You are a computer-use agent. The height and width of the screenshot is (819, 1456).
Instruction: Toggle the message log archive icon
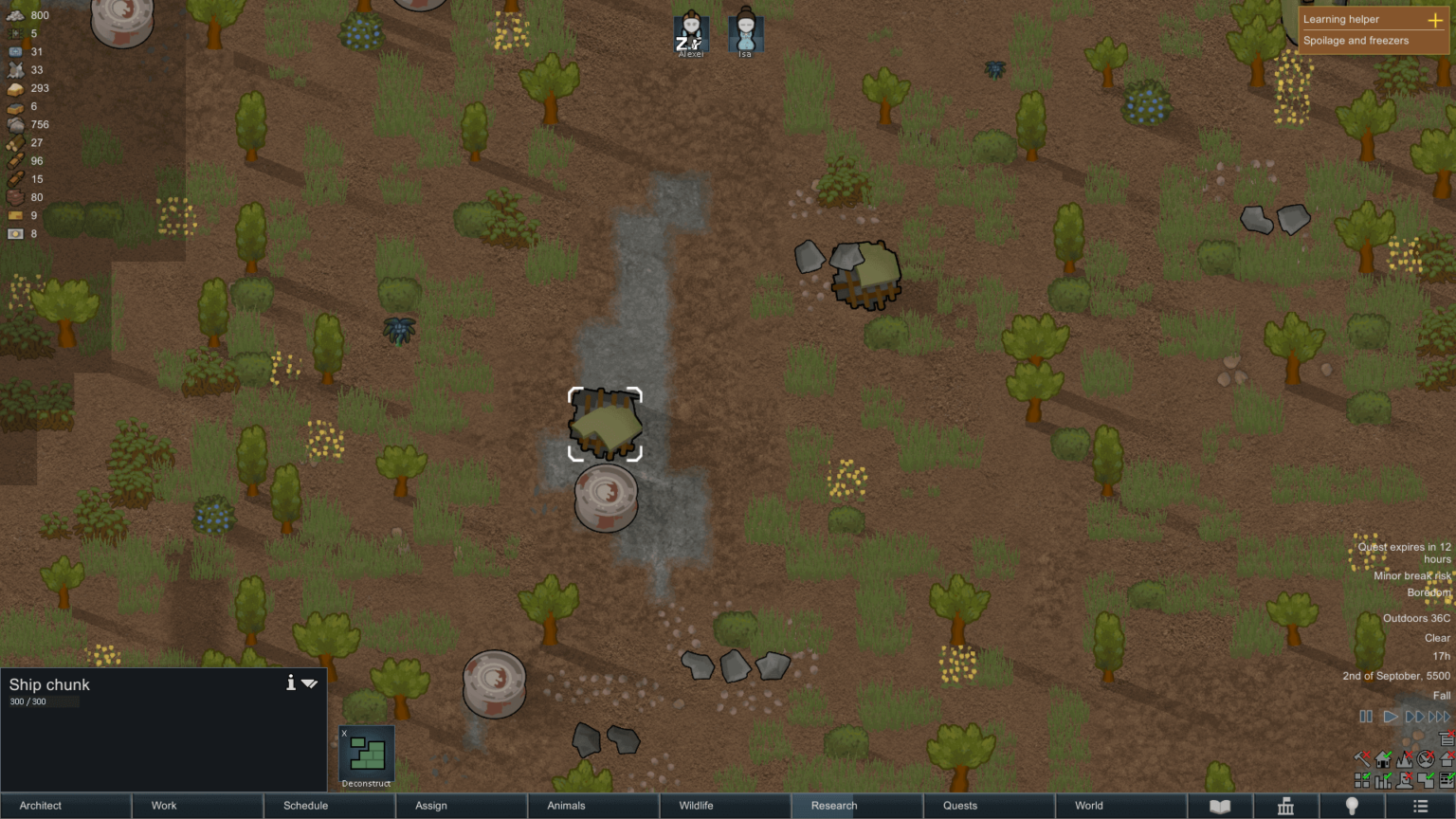coord(1447,740)
